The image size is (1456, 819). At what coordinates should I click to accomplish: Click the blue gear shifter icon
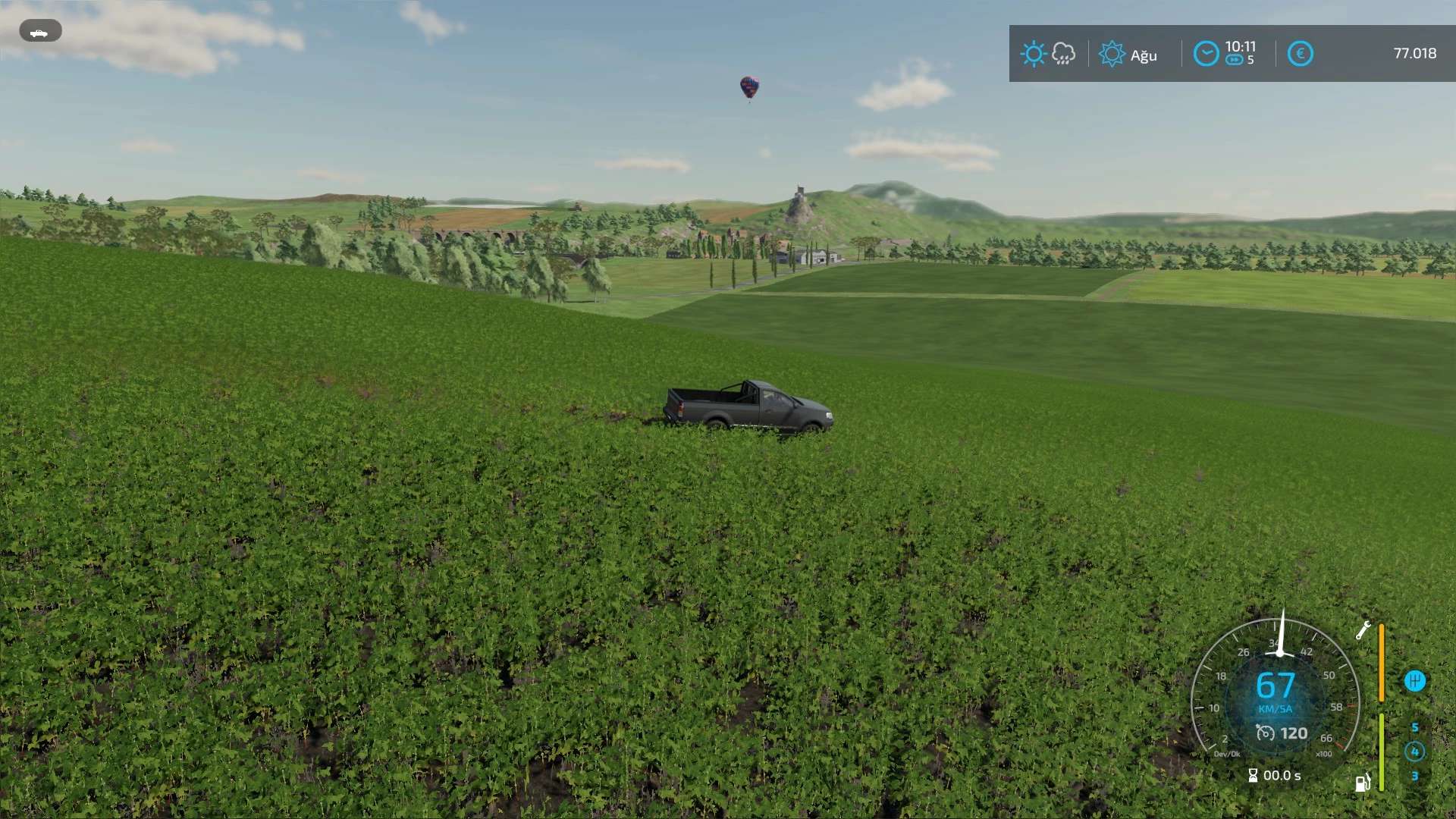tap(1414, 681)
